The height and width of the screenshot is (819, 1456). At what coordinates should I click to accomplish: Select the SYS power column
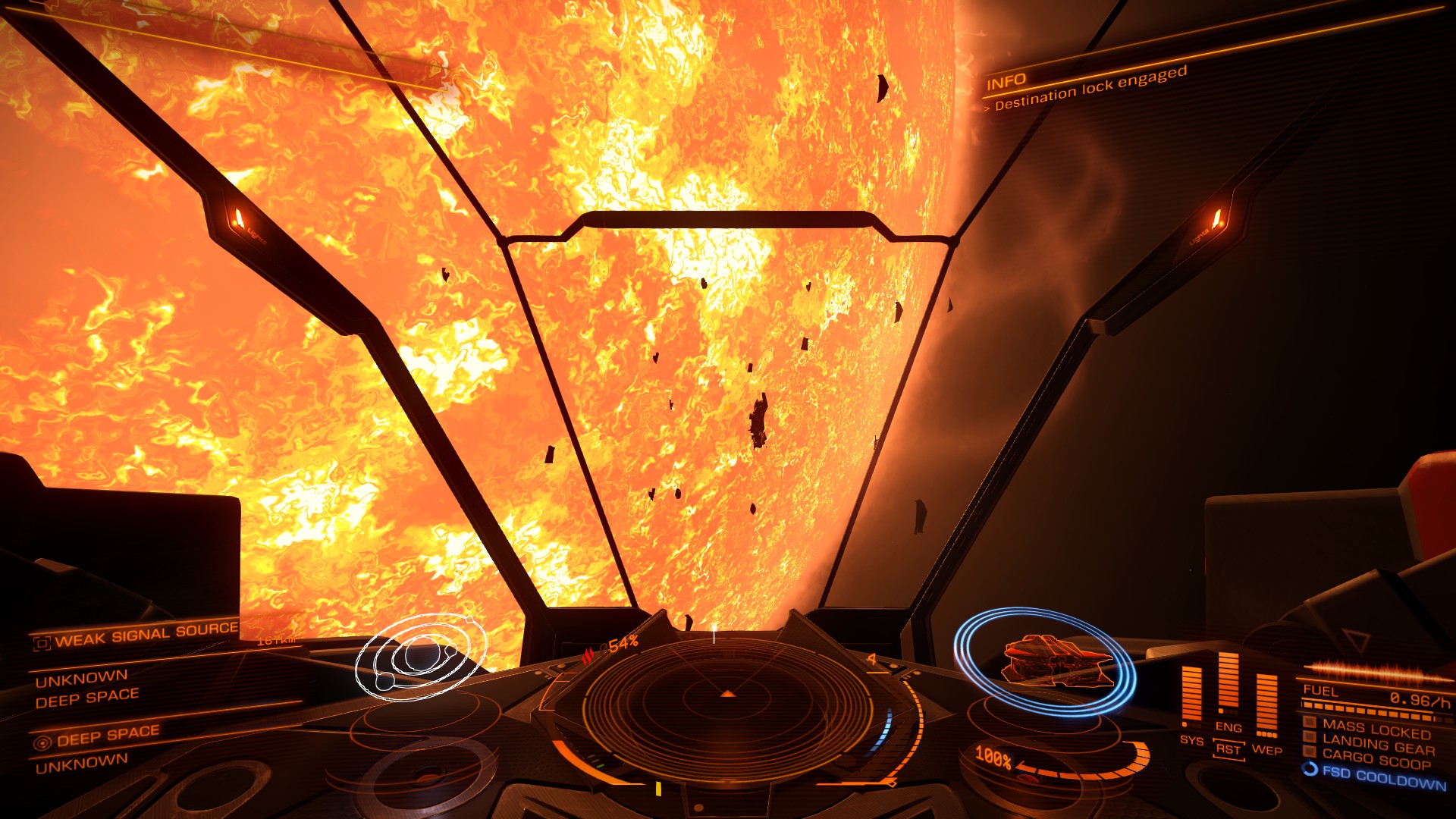[1192, 695]
